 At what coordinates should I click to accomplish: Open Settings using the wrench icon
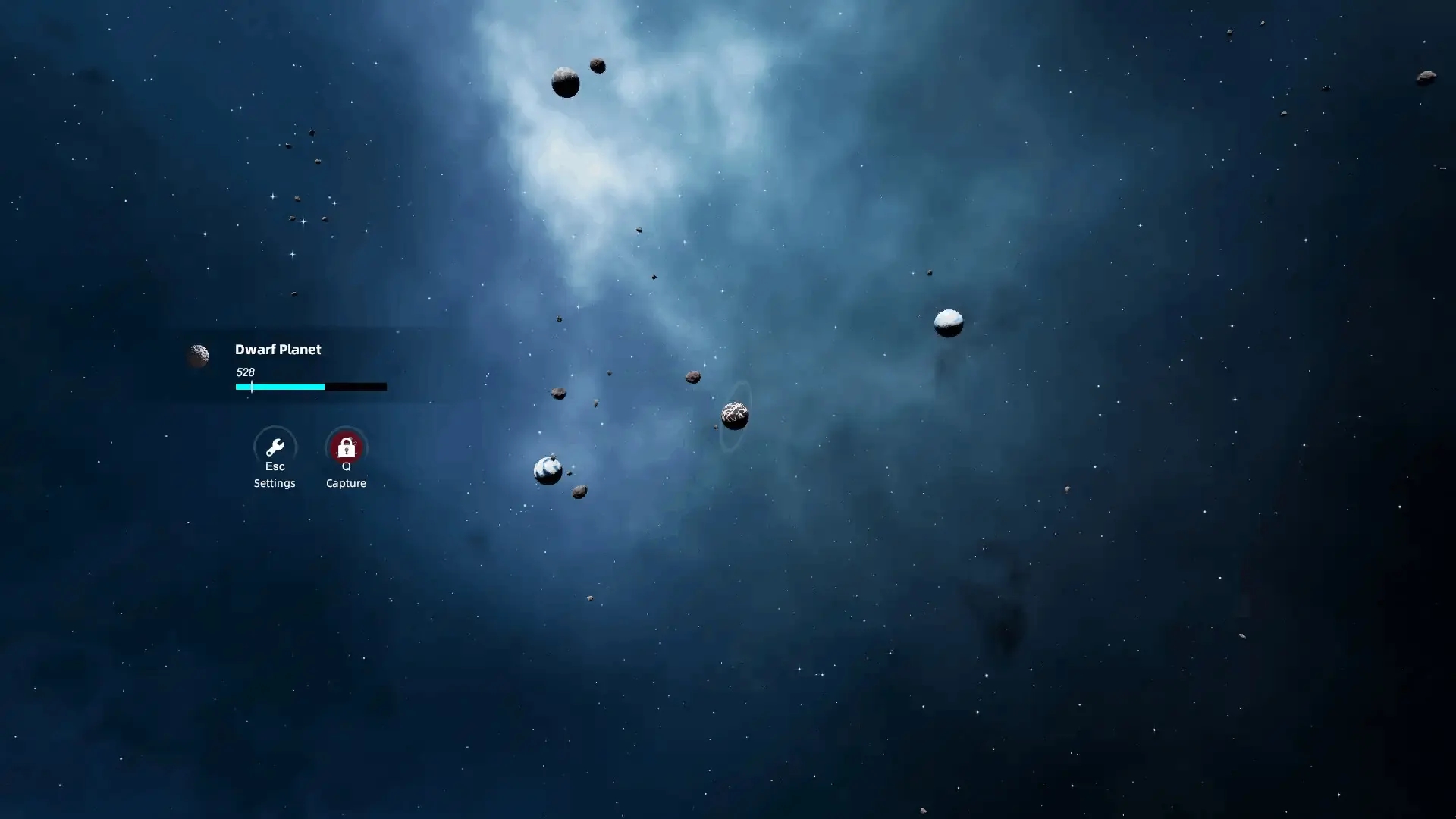click(x=275, y=446)
